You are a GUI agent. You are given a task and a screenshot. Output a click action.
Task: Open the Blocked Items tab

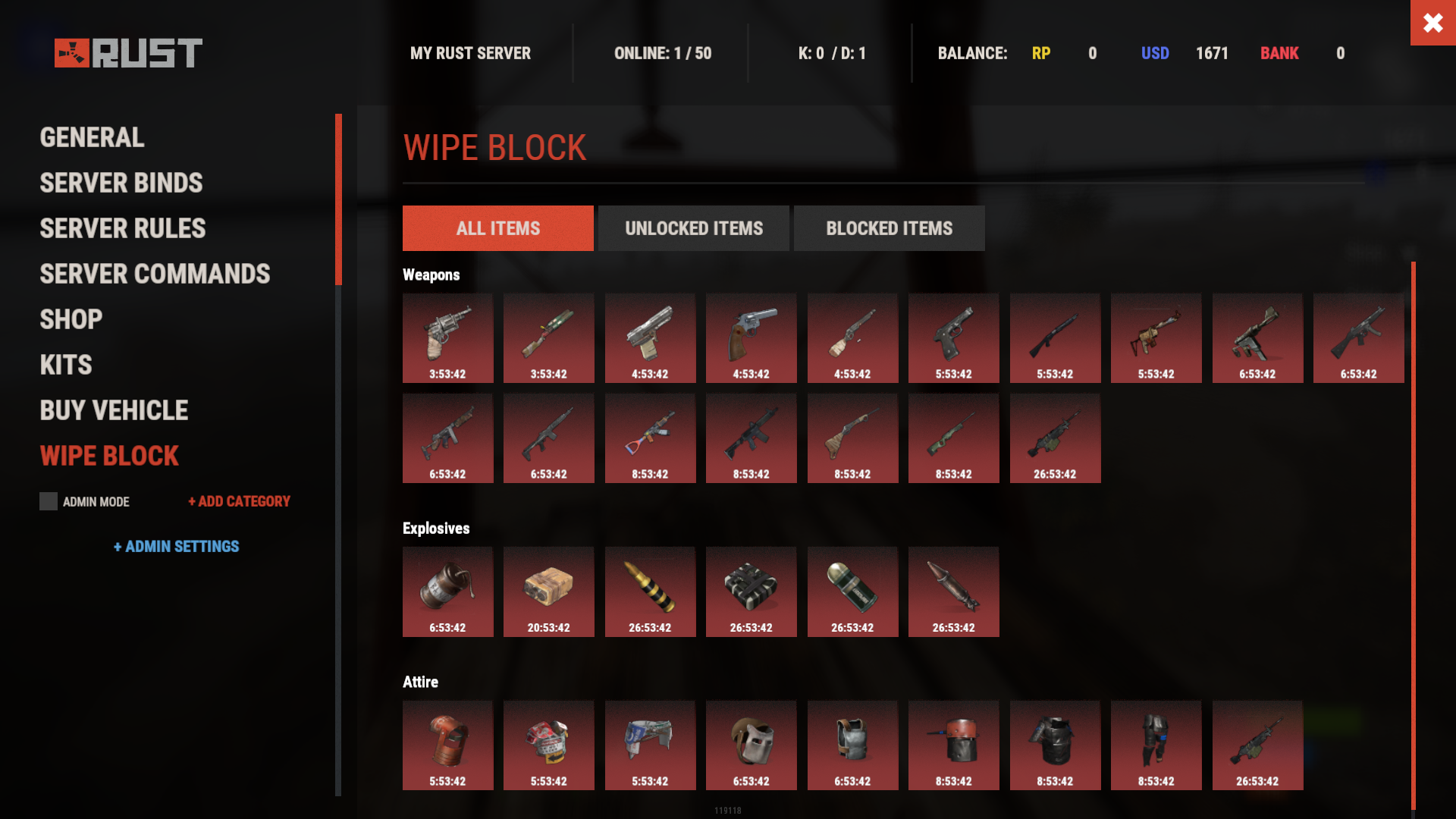(889, 227)
